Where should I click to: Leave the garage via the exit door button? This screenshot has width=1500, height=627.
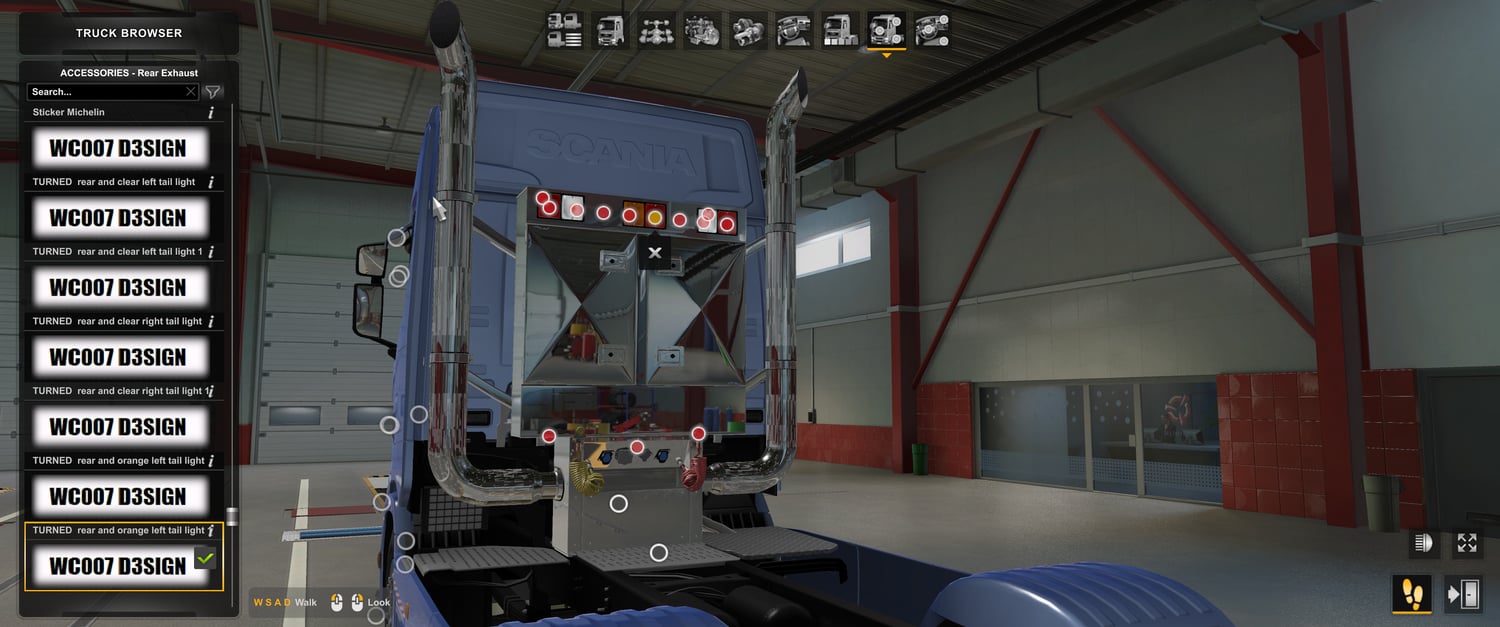coord(1463,595)
